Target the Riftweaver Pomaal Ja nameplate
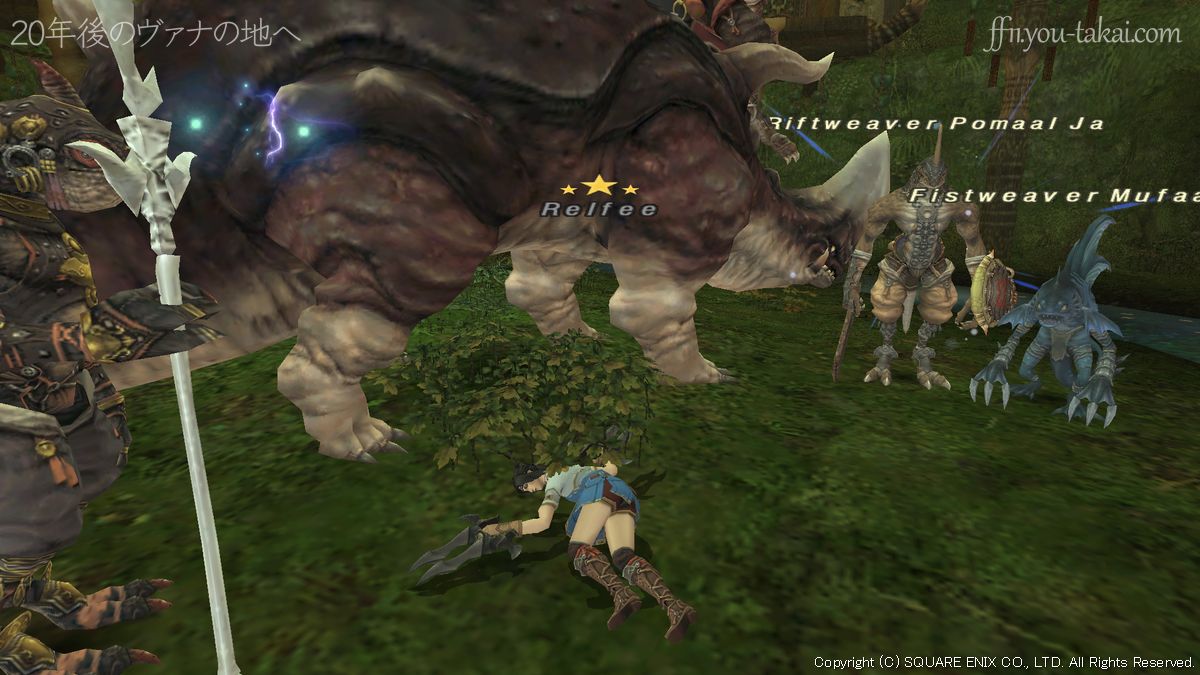Screen dimensions: 1200x675 tap(935, 124)
